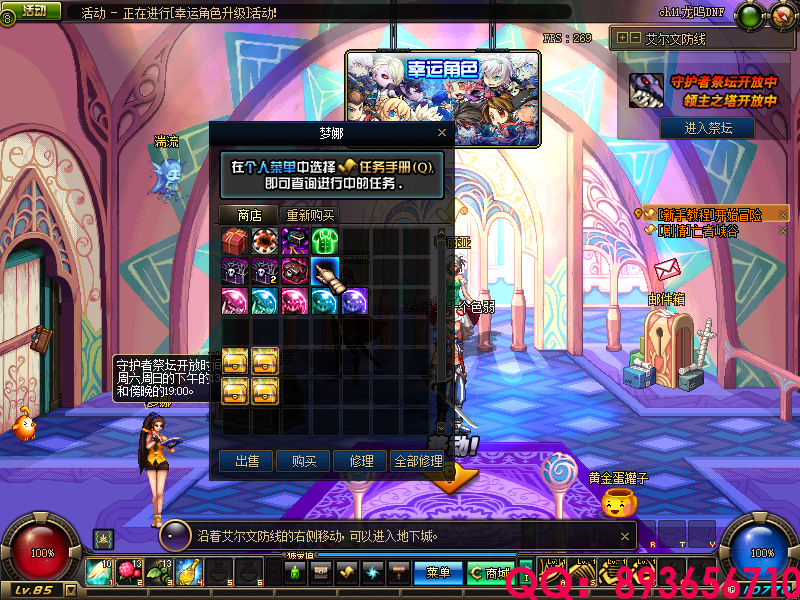
Task: Enter the altar via 进入祭坛 button
Action: tap(707, 128)
